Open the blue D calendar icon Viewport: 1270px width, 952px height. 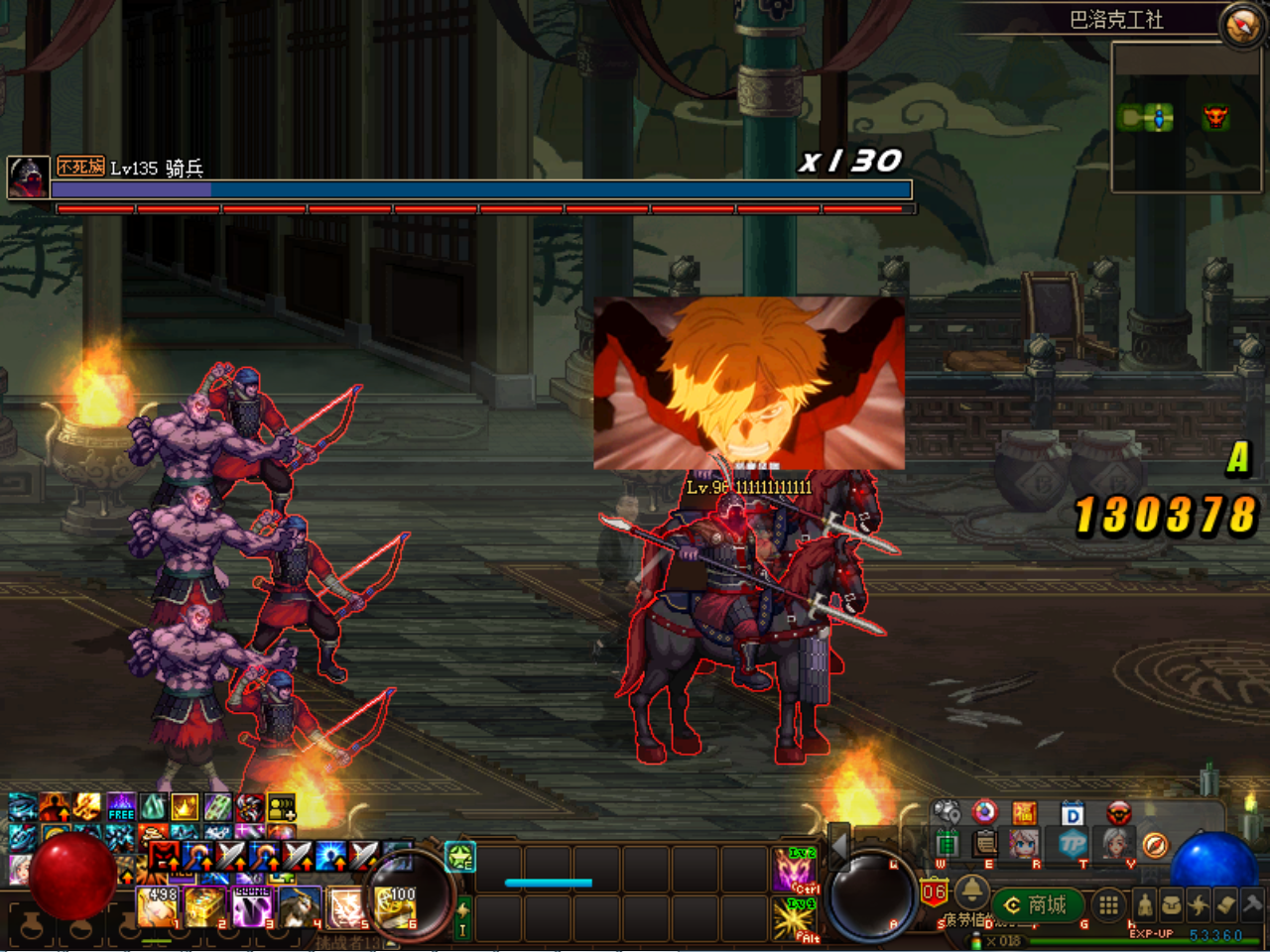click(x=1073, y=815)
